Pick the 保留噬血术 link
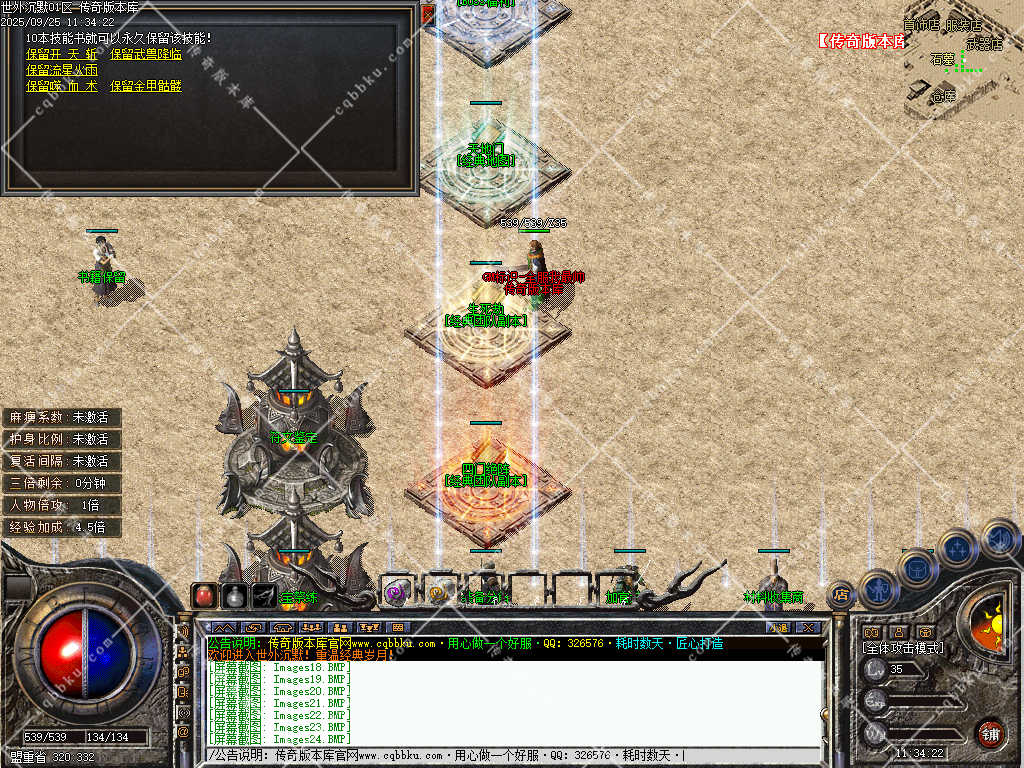The image size is (1024, 768). pos(62,86)
